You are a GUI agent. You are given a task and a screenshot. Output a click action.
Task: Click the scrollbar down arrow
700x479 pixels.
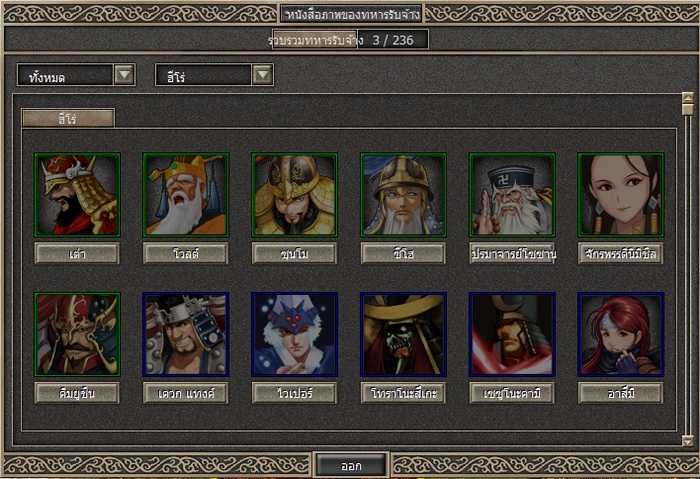[x=687, y=440]
